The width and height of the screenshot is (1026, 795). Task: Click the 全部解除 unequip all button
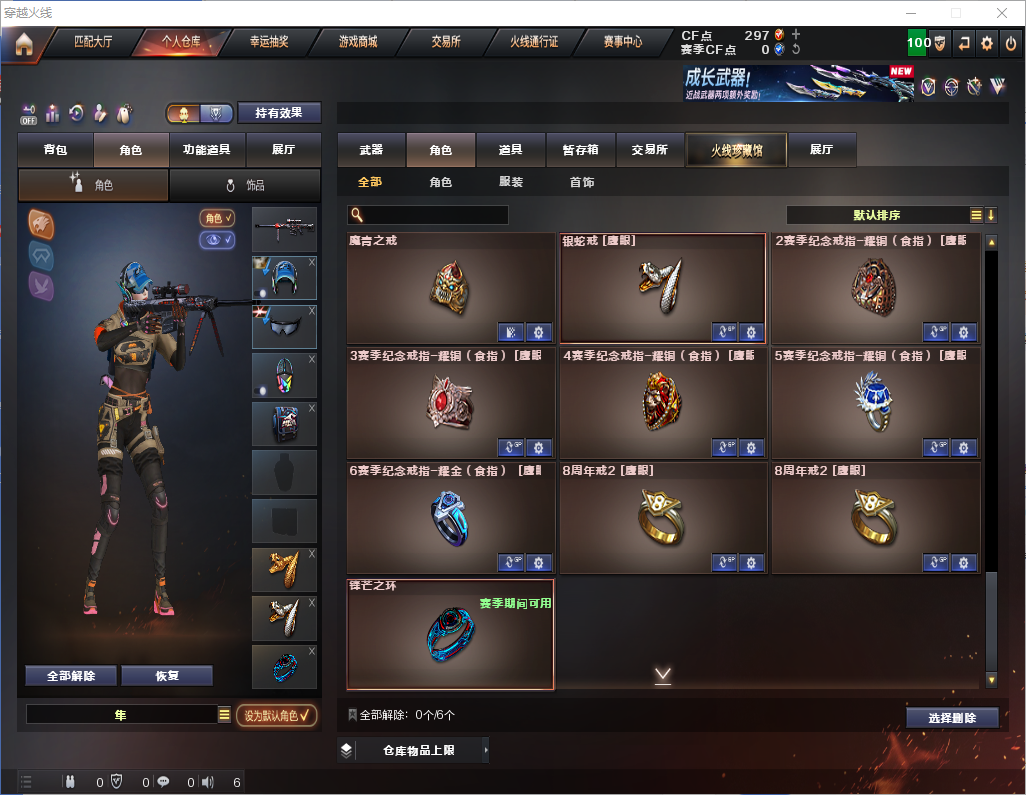point(71,675)
